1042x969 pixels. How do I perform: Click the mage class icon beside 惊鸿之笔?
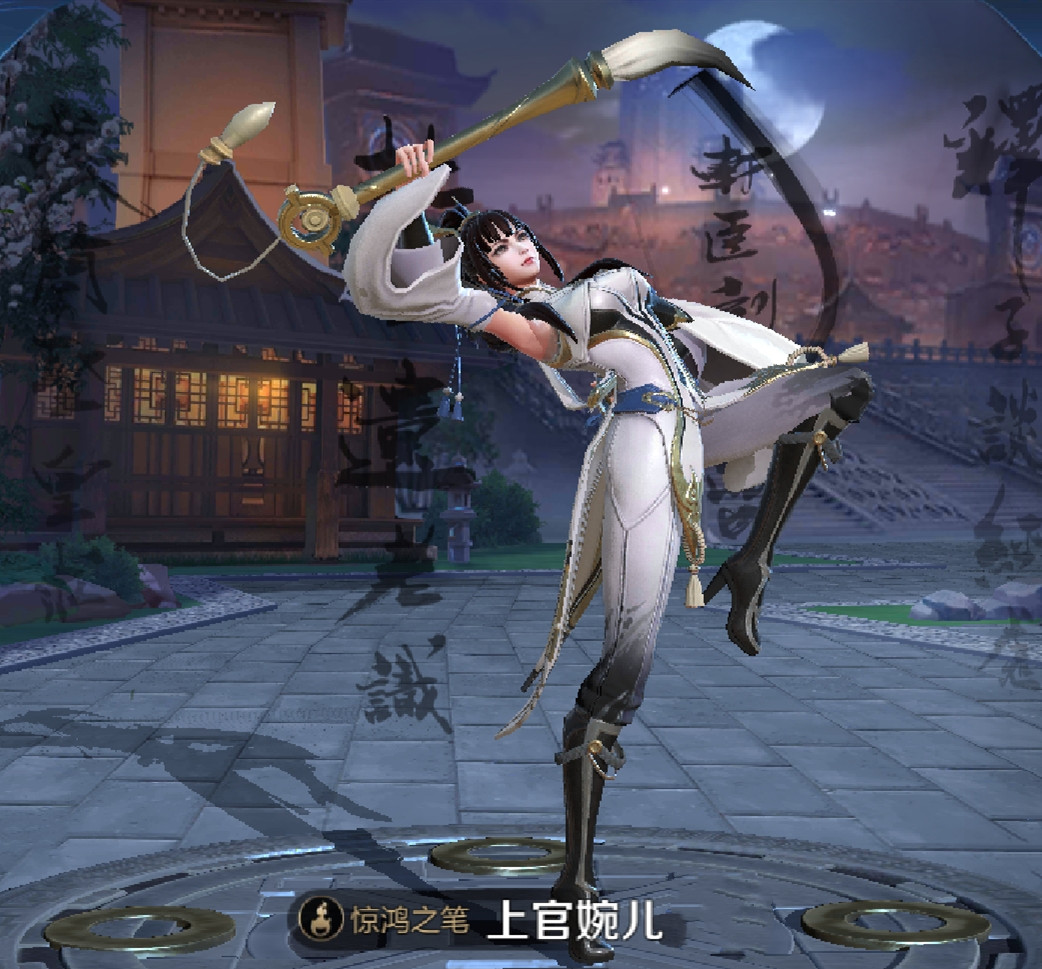(320, 919)
